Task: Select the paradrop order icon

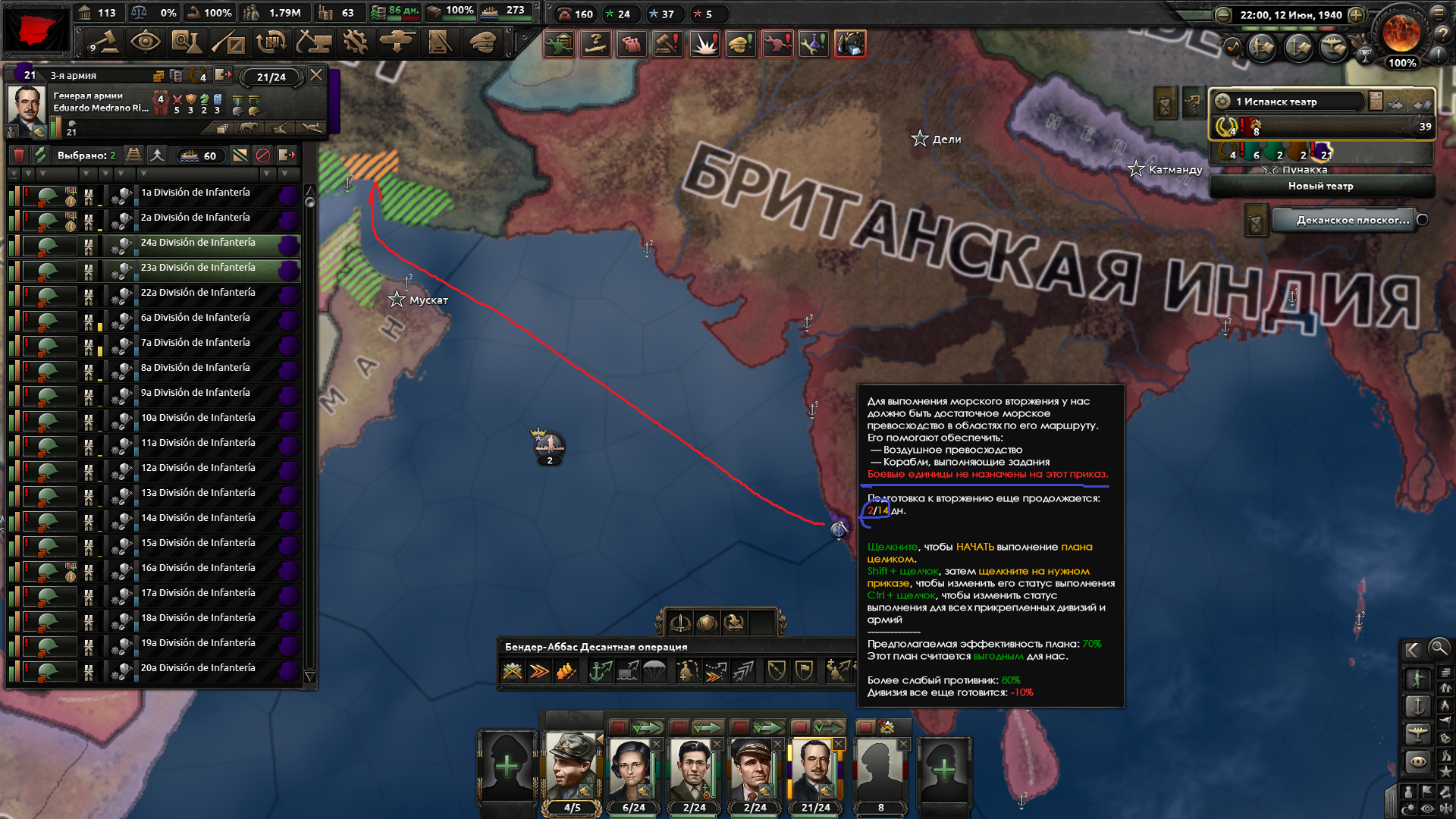Action: pos(654,670)
